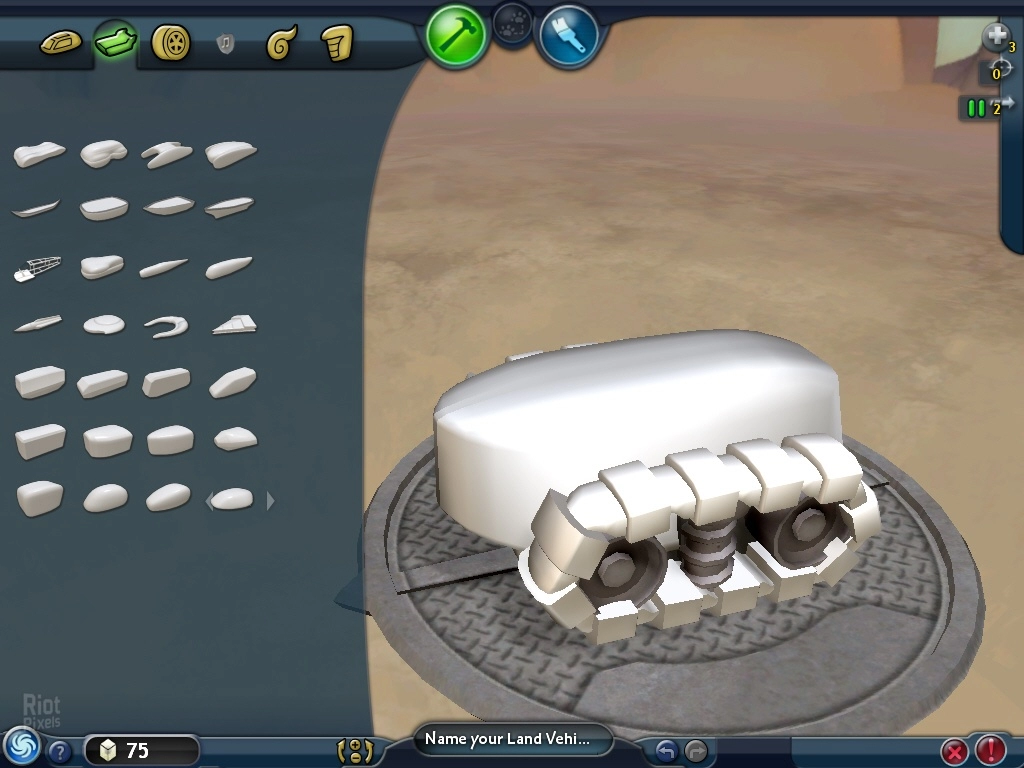Undo the last edit
This screenshot has width=1024, height=768.
[666, 750]
